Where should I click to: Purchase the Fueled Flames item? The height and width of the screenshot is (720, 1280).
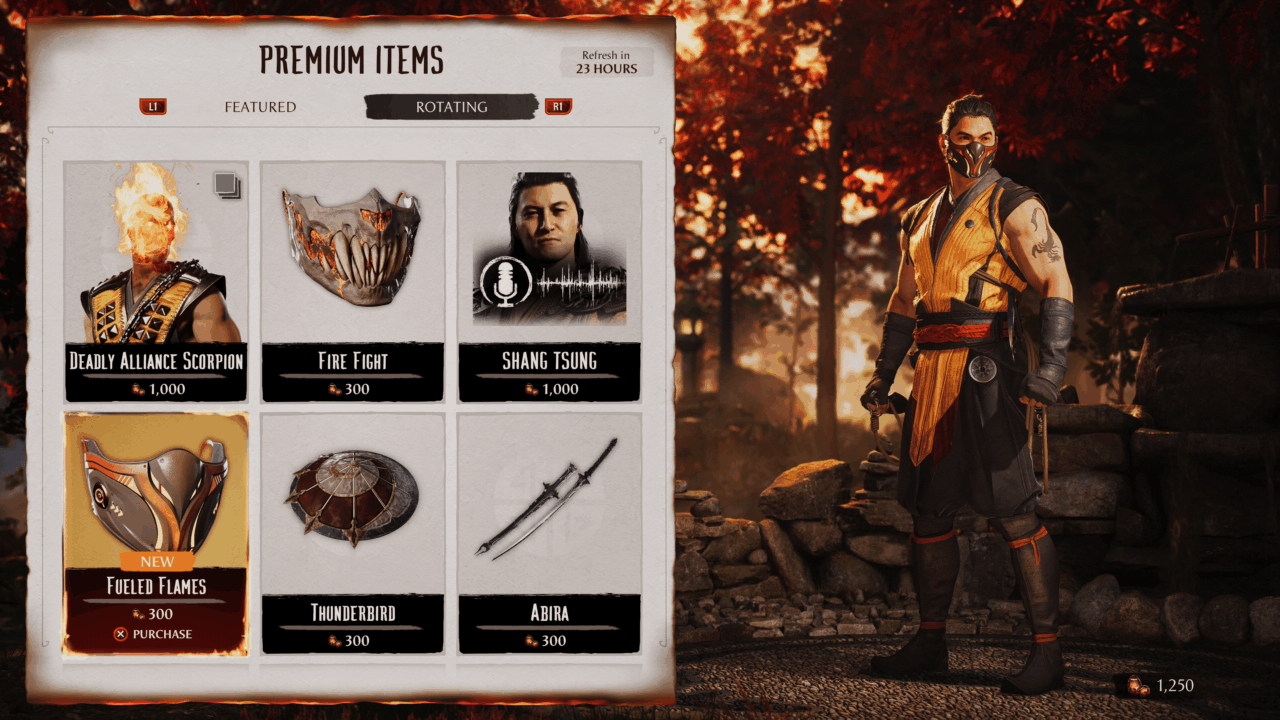pyautogui.click(x=154, y=634)
